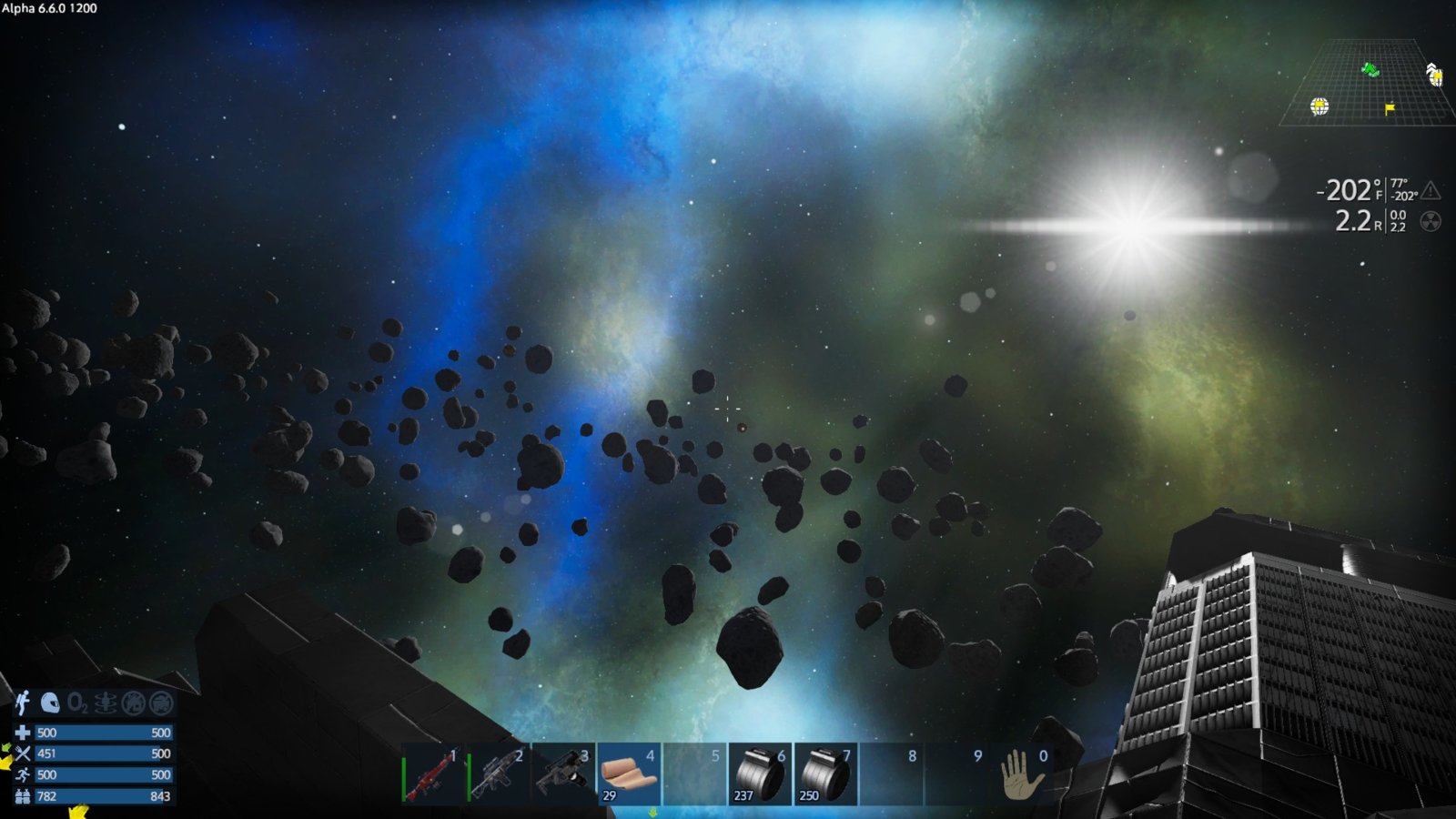Pick the ammo drum with 250 rounds
This screenshot has height=819, width=1456.
coord(825,774)
